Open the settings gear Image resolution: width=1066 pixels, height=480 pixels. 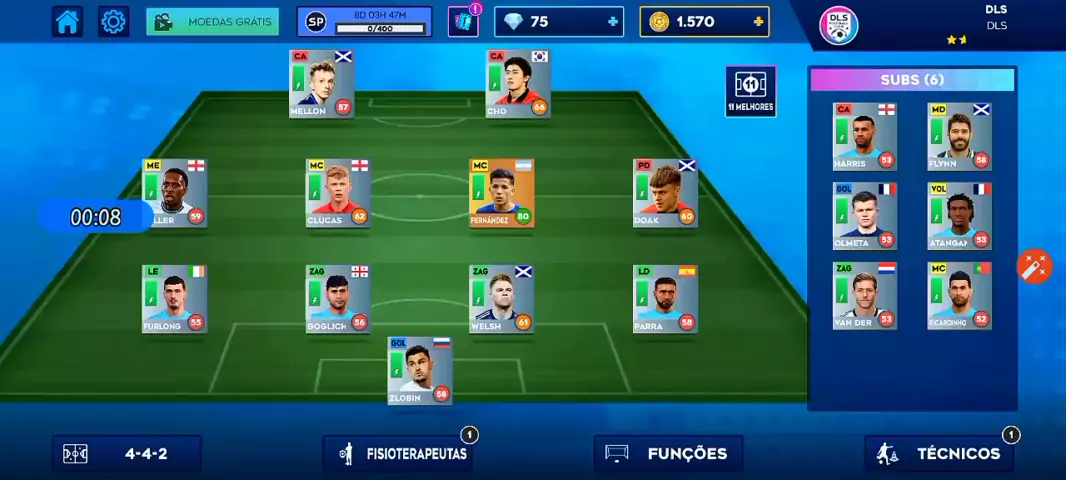[x=114, y=22]
